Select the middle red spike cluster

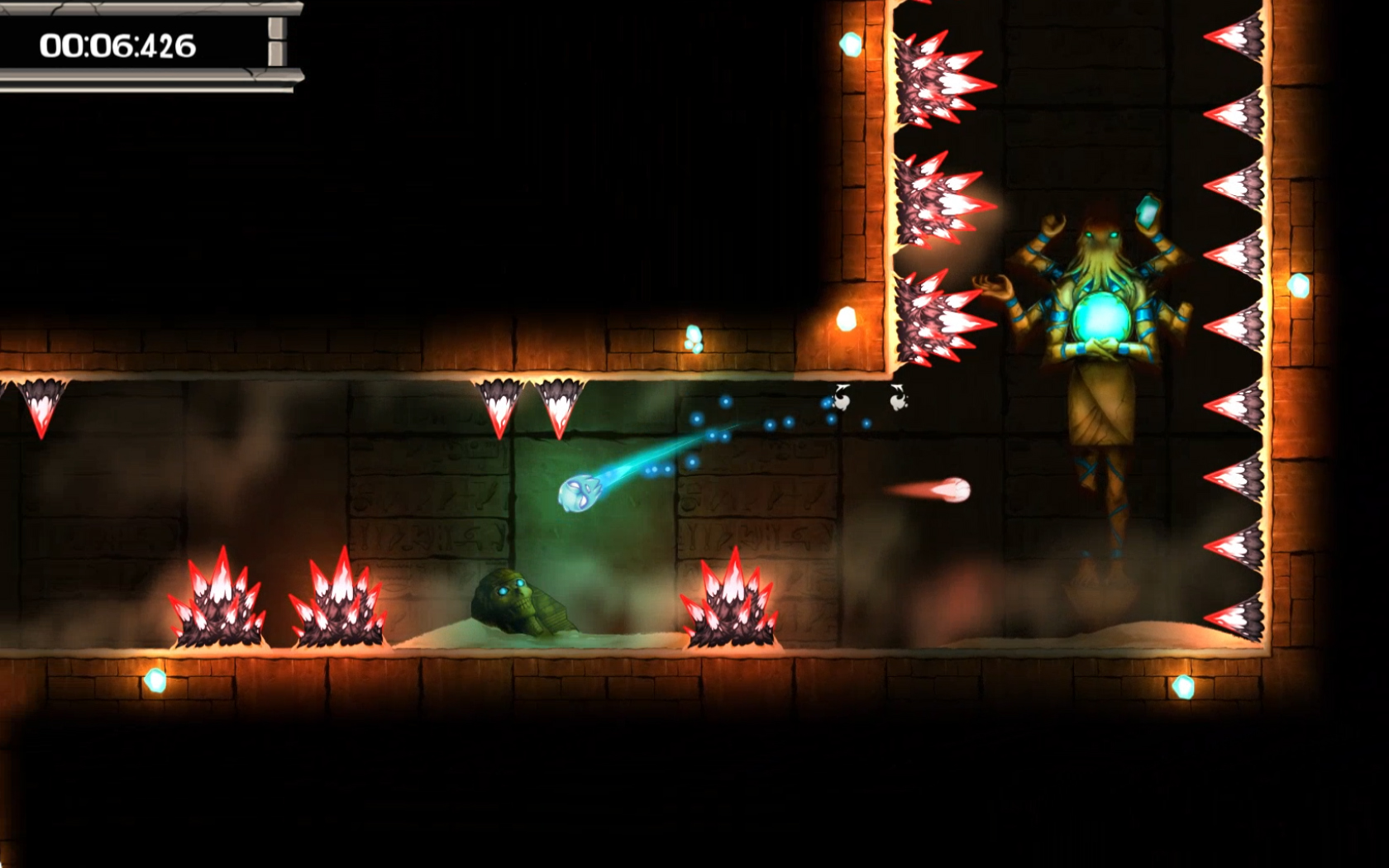341,599
